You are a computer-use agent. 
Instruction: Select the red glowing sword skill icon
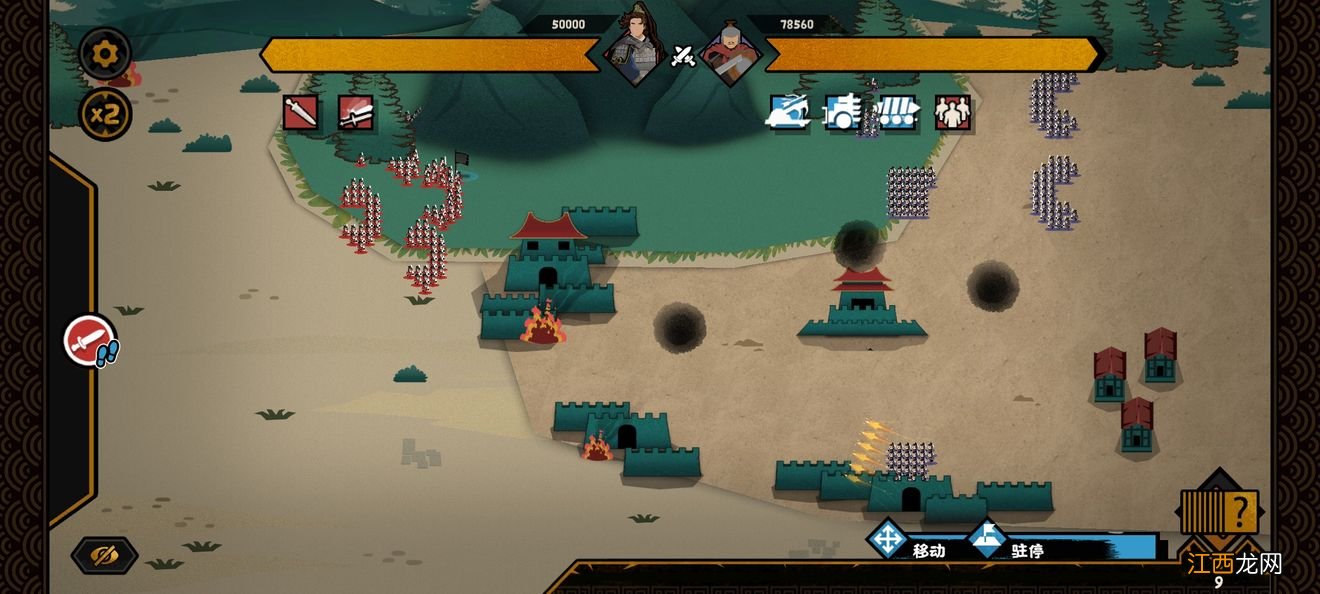click(x=355, y=113)
